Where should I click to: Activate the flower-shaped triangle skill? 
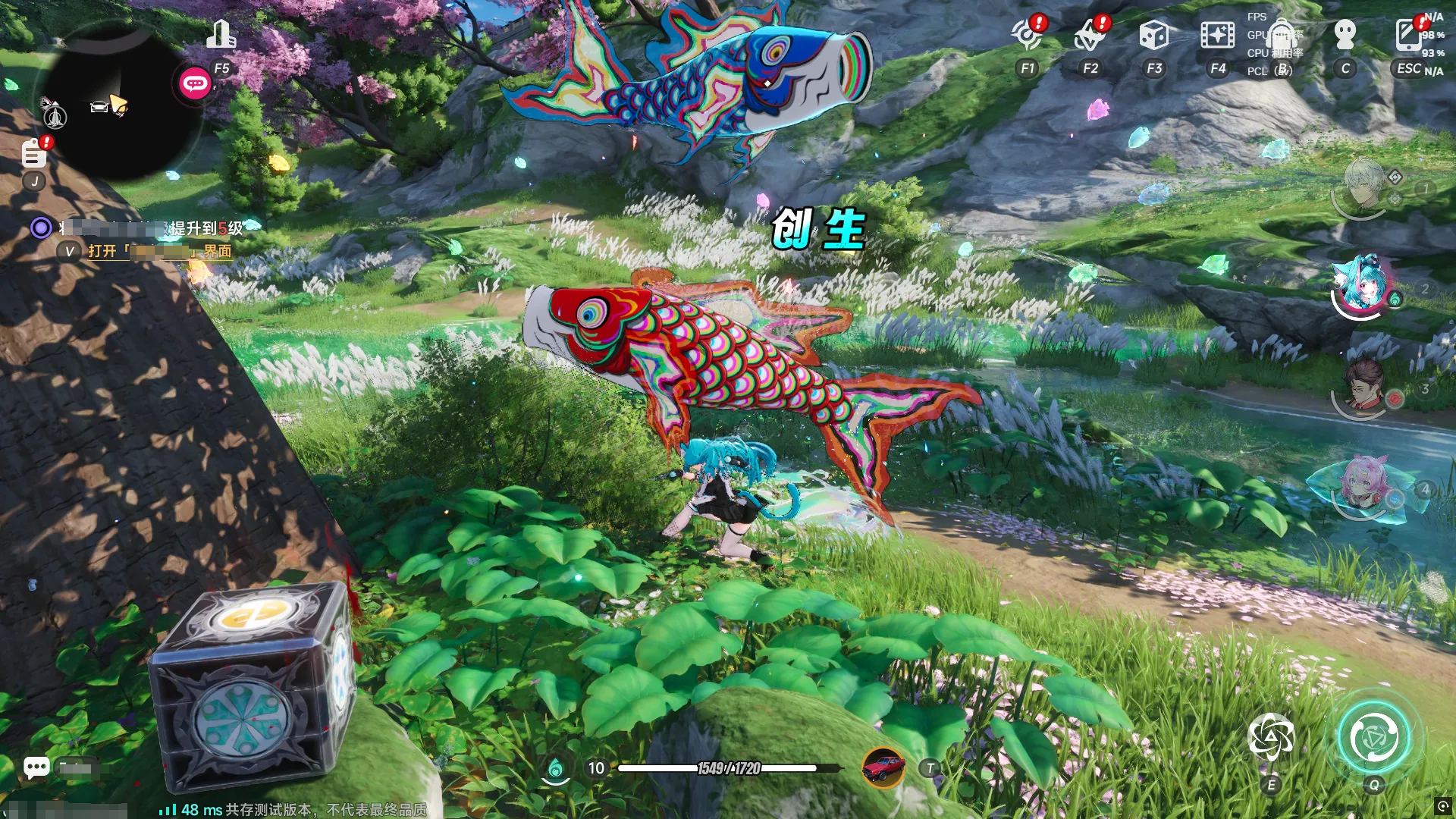pos(1271,737)
